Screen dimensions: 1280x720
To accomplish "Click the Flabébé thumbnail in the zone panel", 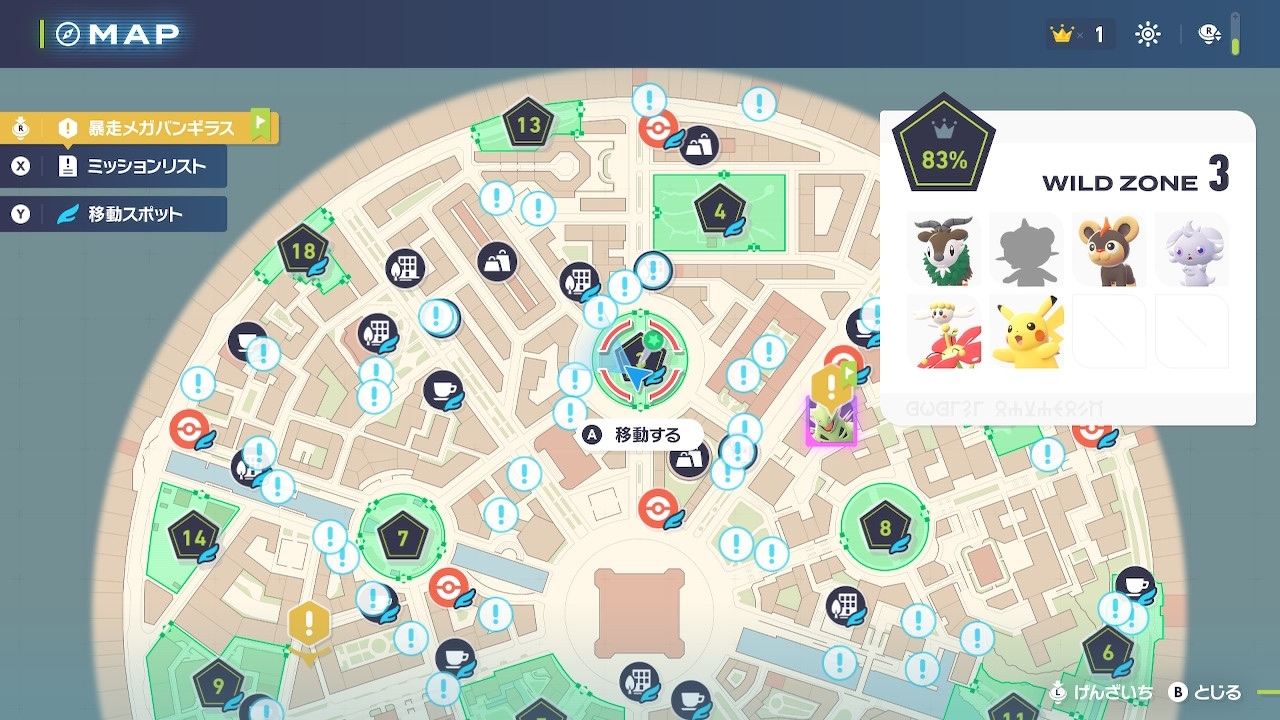I will (x=942, y=331).
